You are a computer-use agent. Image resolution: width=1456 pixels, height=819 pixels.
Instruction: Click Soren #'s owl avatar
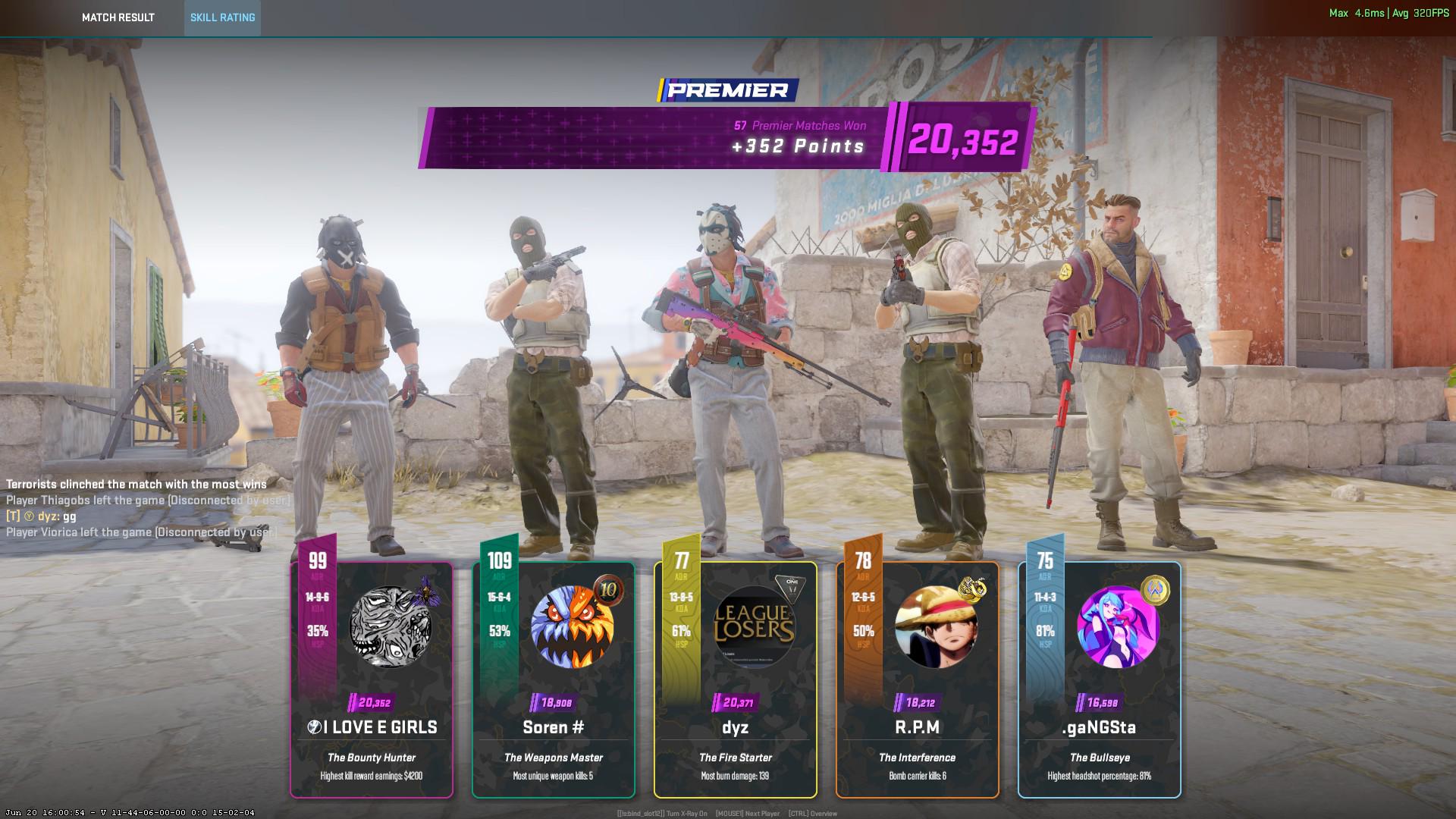tap(573, 627)
